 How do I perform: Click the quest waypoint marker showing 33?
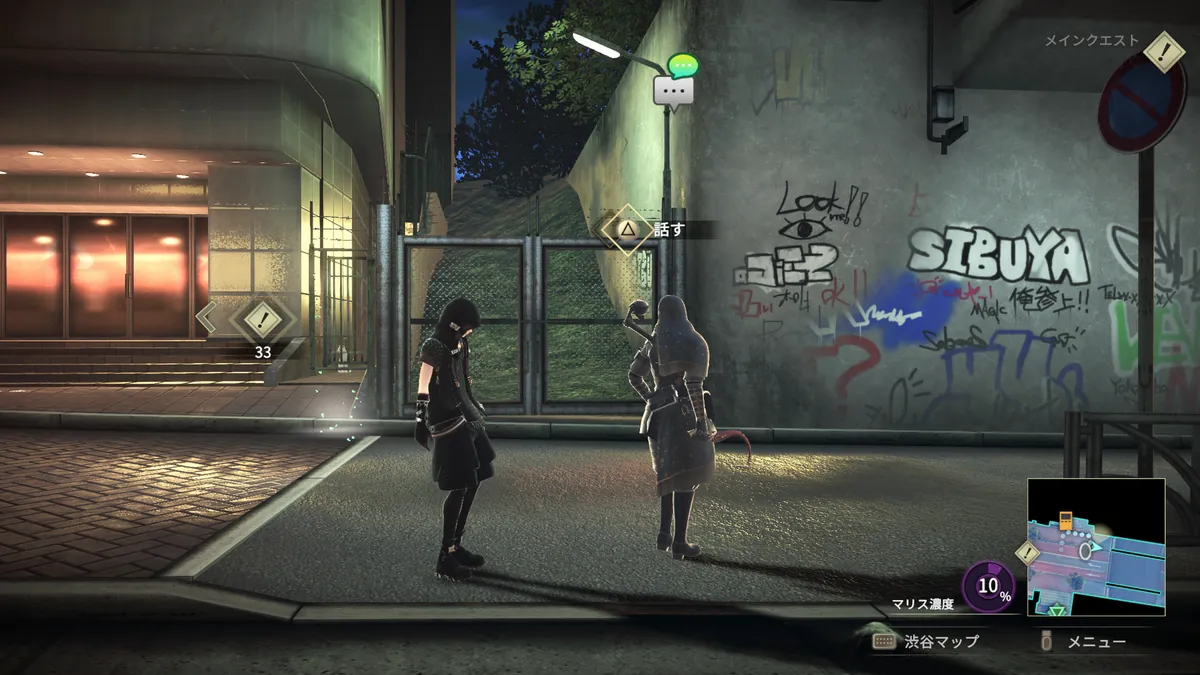pyautogui.click(x=262, y=321)
